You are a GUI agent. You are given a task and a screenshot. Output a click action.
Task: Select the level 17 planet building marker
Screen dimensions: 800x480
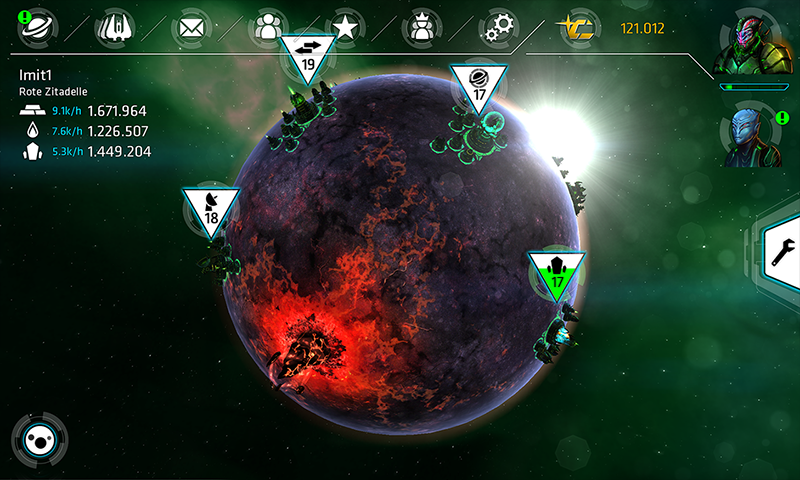point(478,87)
